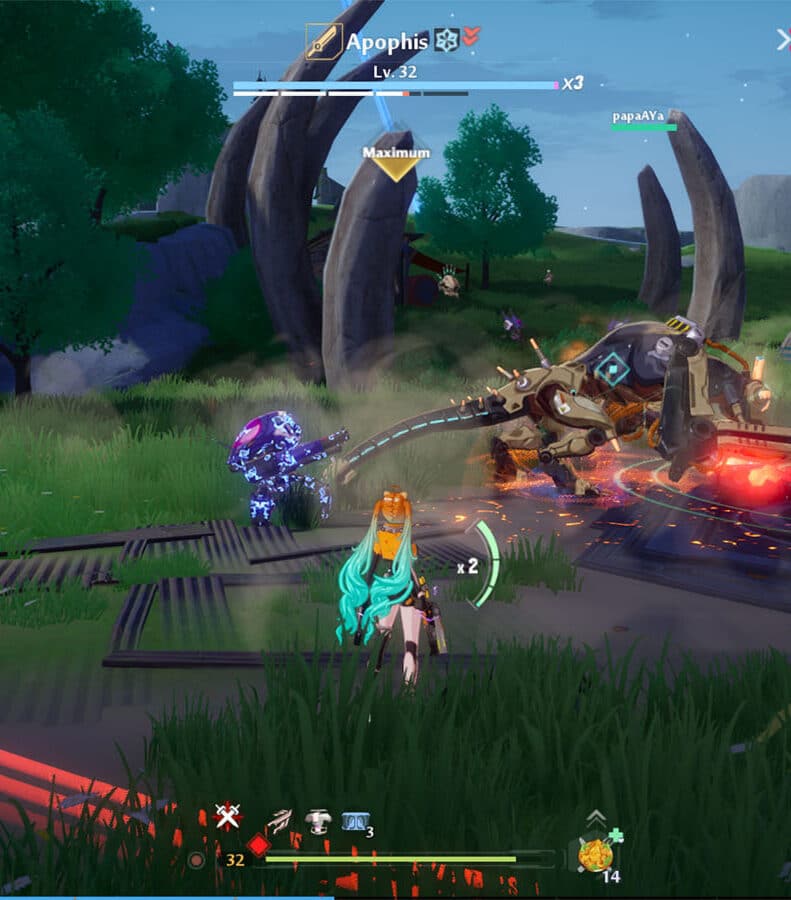Click the crossed swords buff icon
791x900 pixels.
pyautogui.click(x=229, y=817)
